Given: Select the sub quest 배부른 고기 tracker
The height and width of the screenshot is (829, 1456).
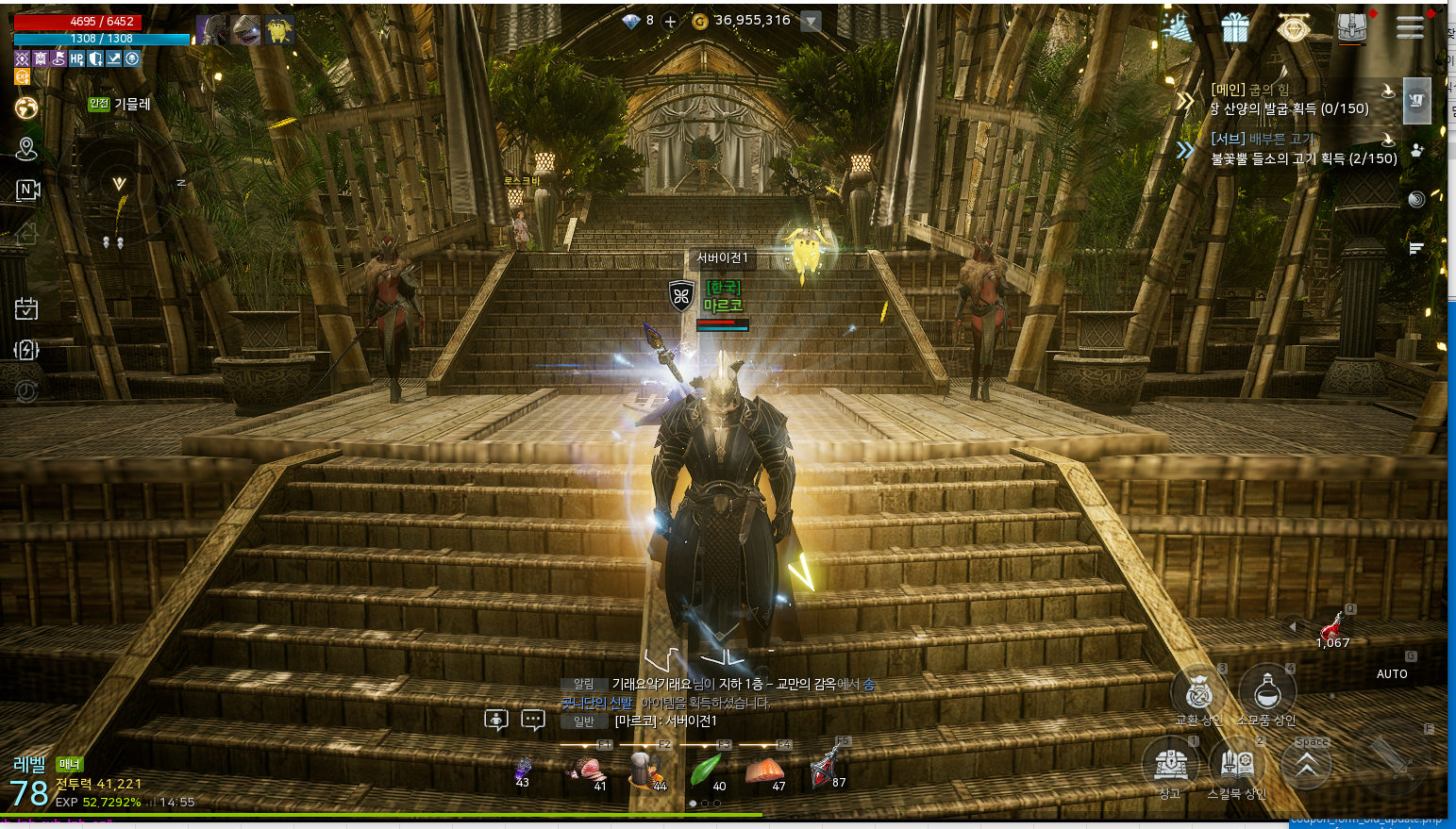Looking at the screenshot, I should [1302, 149].
